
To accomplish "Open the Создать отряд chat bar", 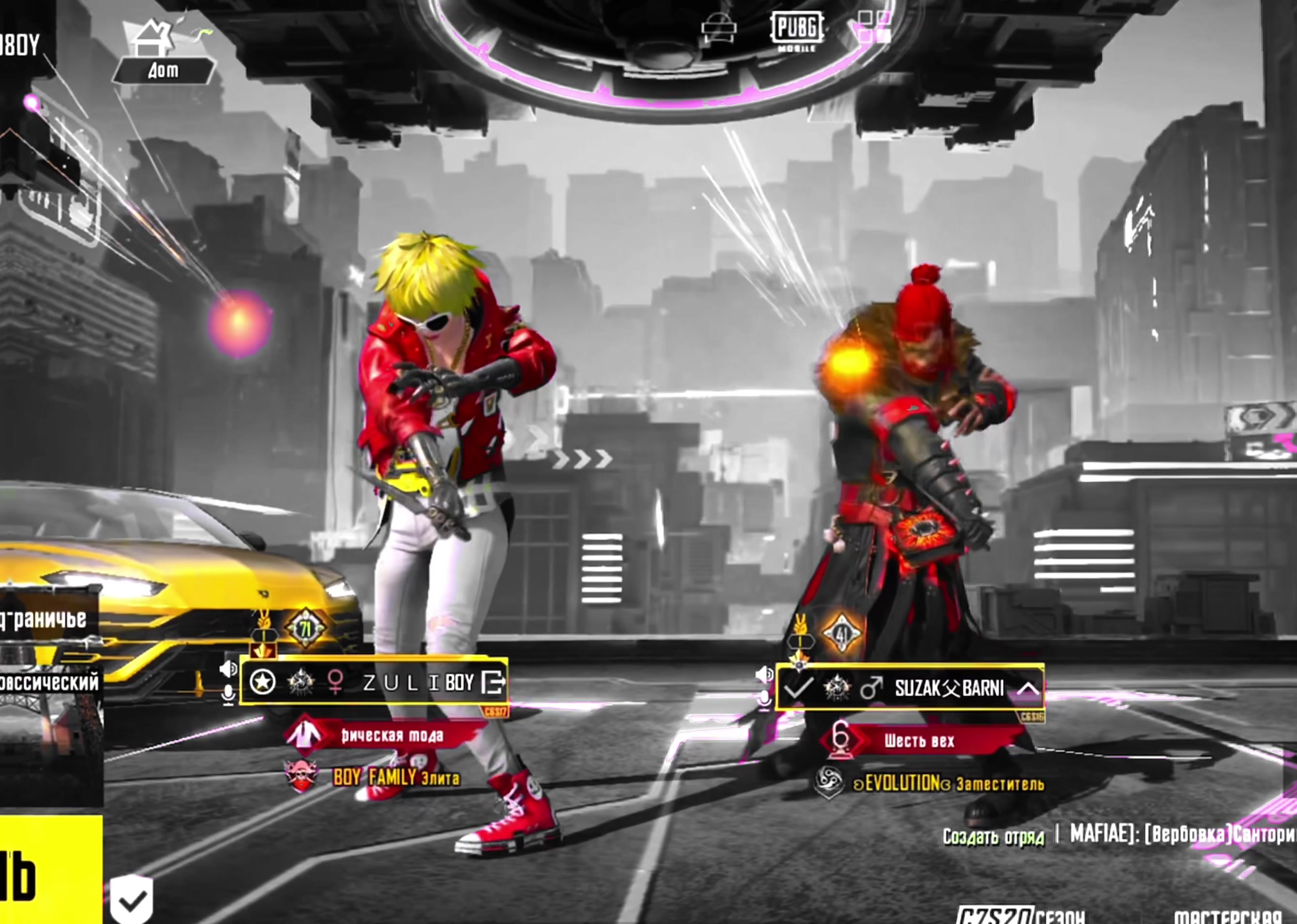I will pos(993,837).
